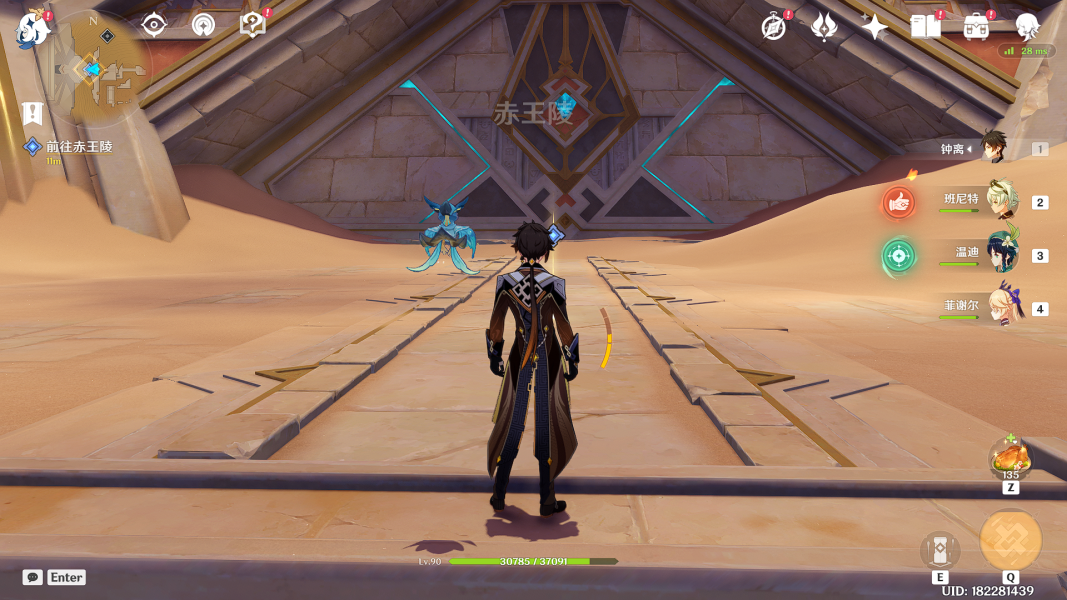
Task: Use the roast chicken food item
Action: (1011, 460)
